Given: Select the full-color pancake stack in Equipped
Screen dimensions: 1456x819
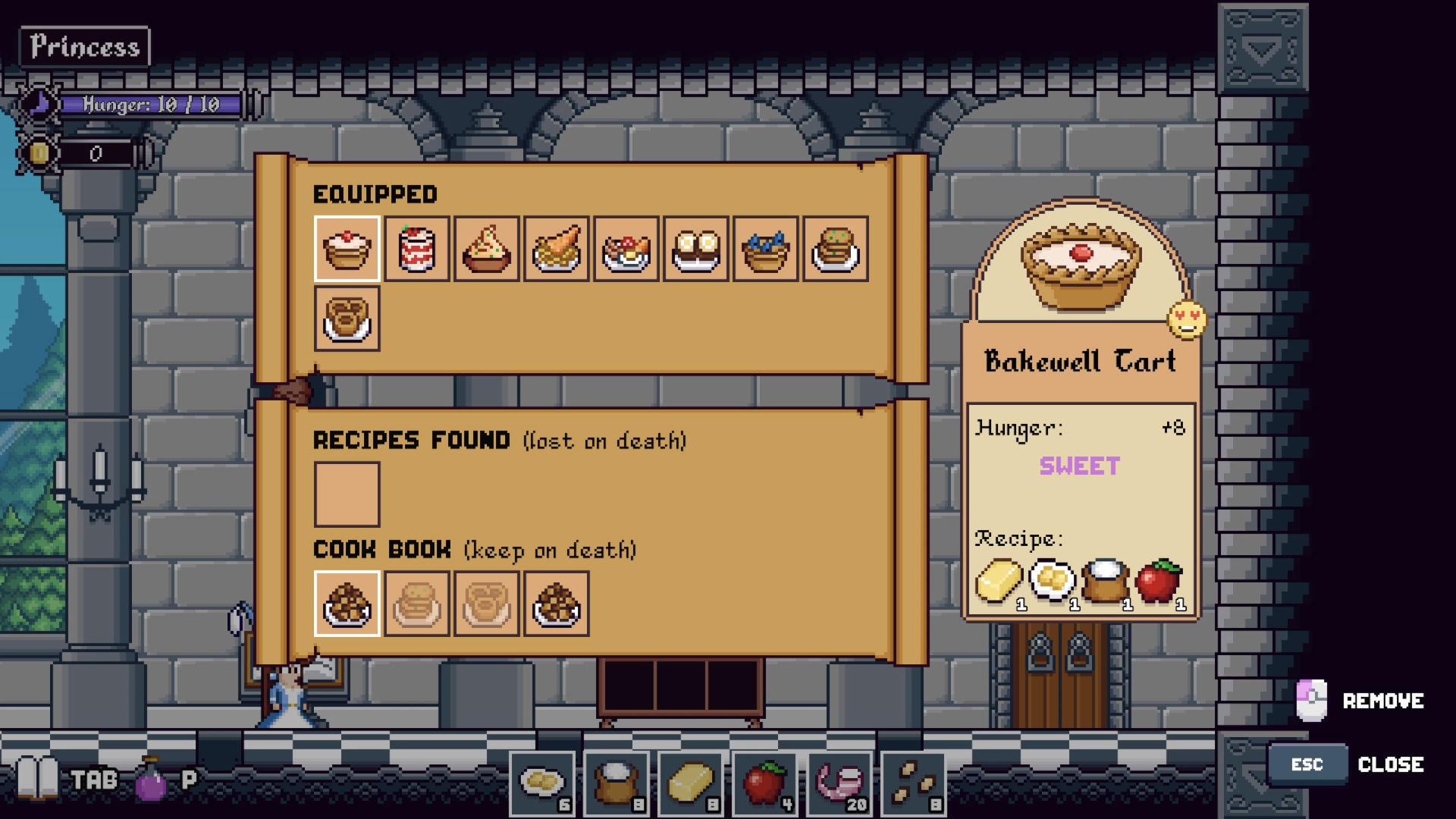Looking at the screenshot, I should [835, 249].
